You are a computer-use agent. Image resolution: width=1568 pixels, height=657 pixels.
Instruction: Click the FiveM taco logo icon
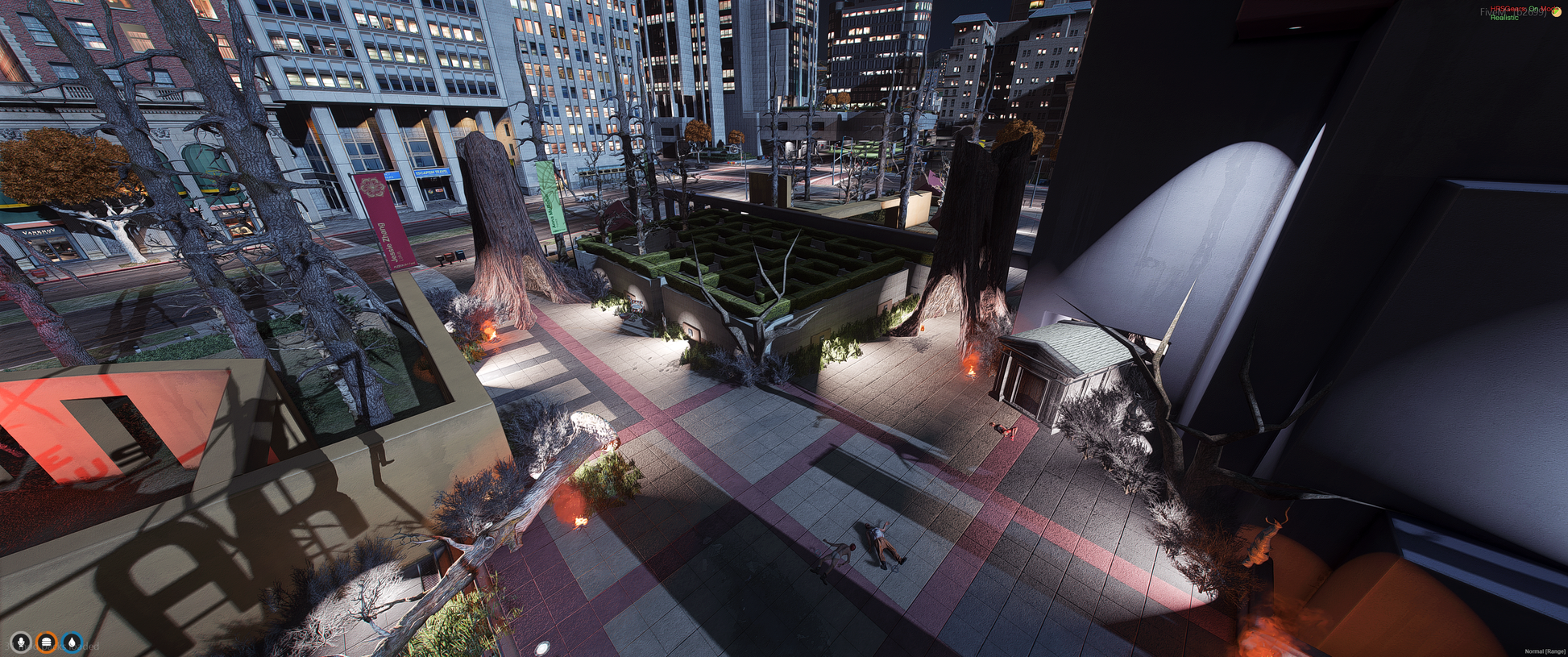coord(1557,12)
